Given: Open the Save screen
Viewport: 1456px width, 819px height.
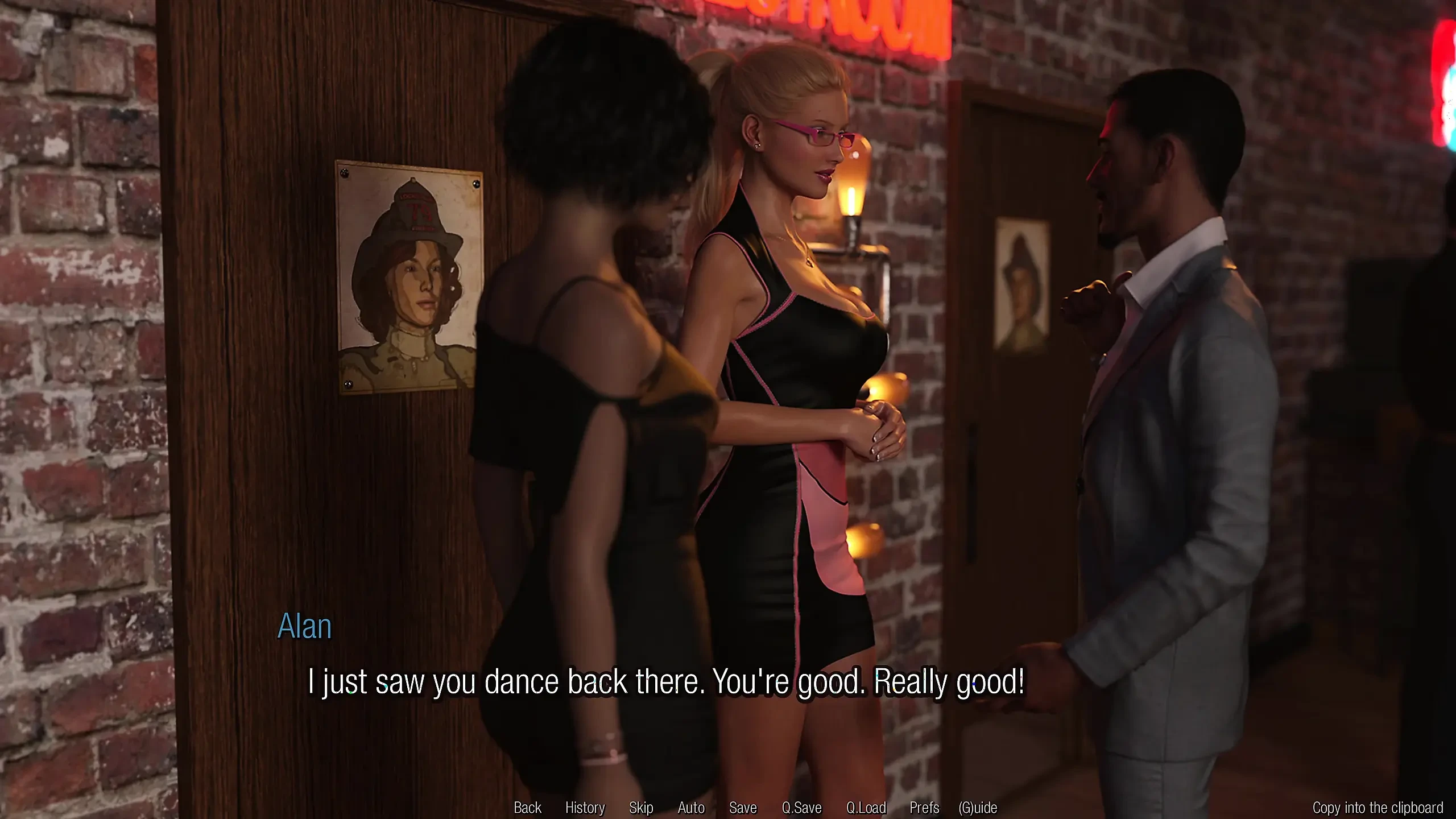Looking at the screenshot, I should point(744,808).
